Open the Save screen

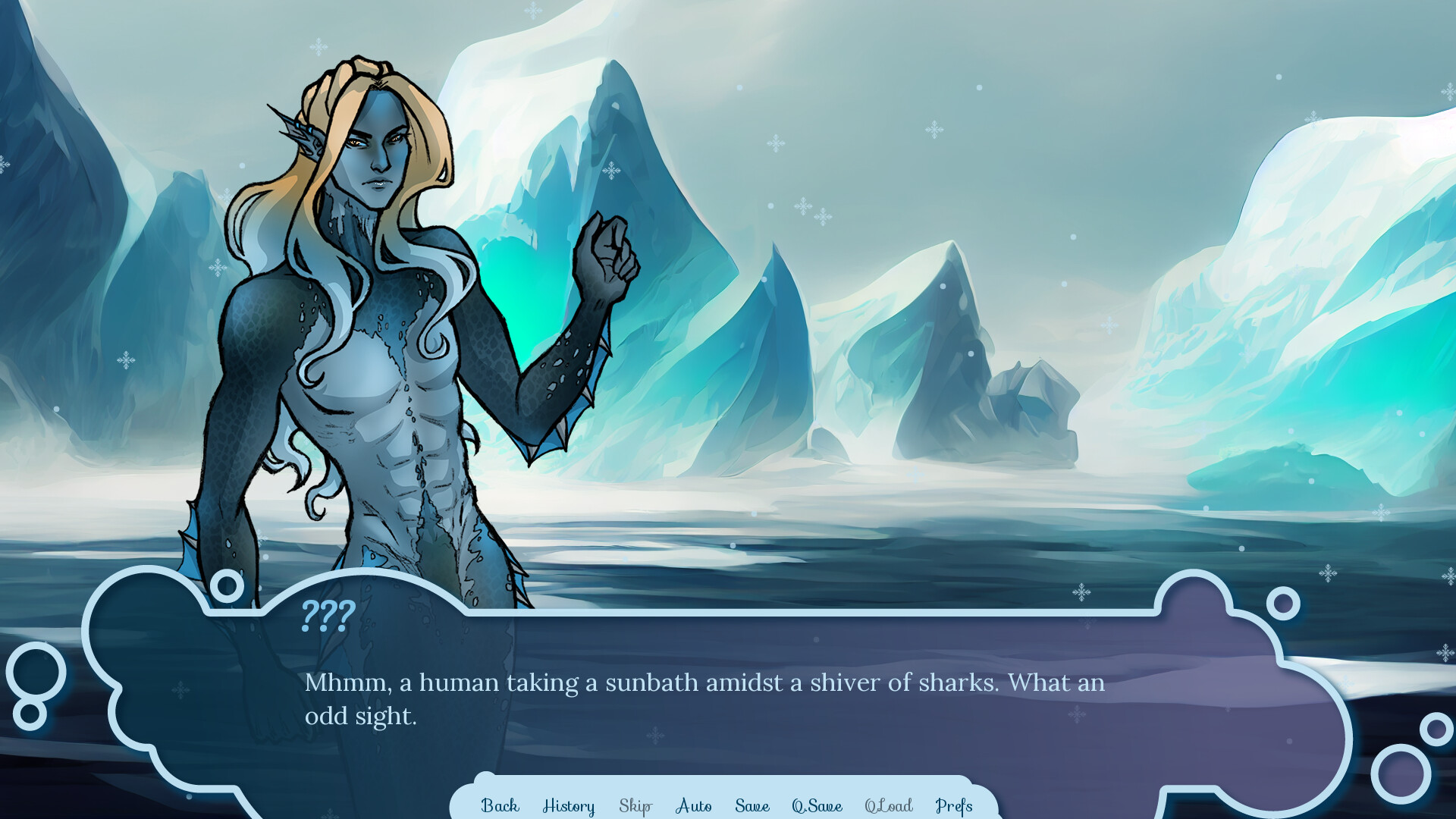pos(752,806)
